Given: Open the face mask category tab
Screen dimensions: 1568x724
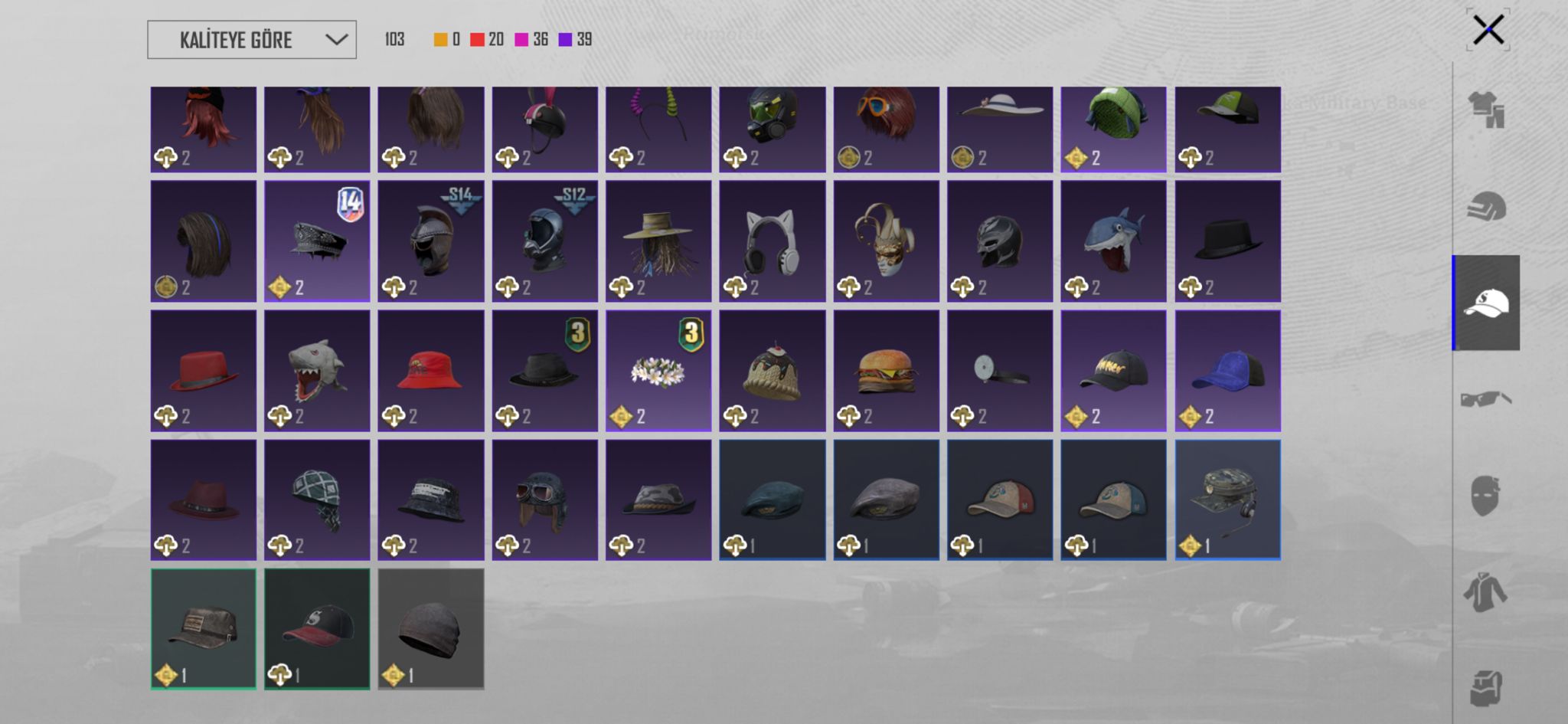Looking at the screenshot, I should (1486, 496).
